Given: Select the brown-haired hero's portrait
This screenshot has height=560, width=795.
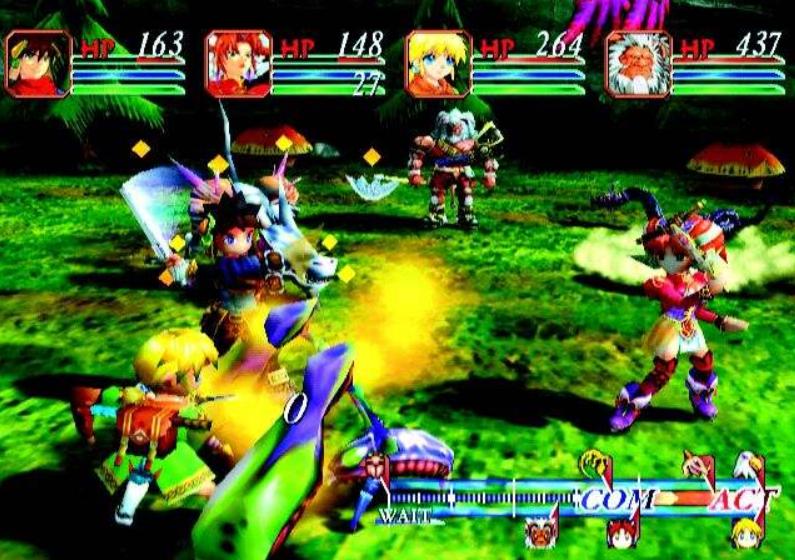Looking at the screenshot, I should tap(39, 64).
